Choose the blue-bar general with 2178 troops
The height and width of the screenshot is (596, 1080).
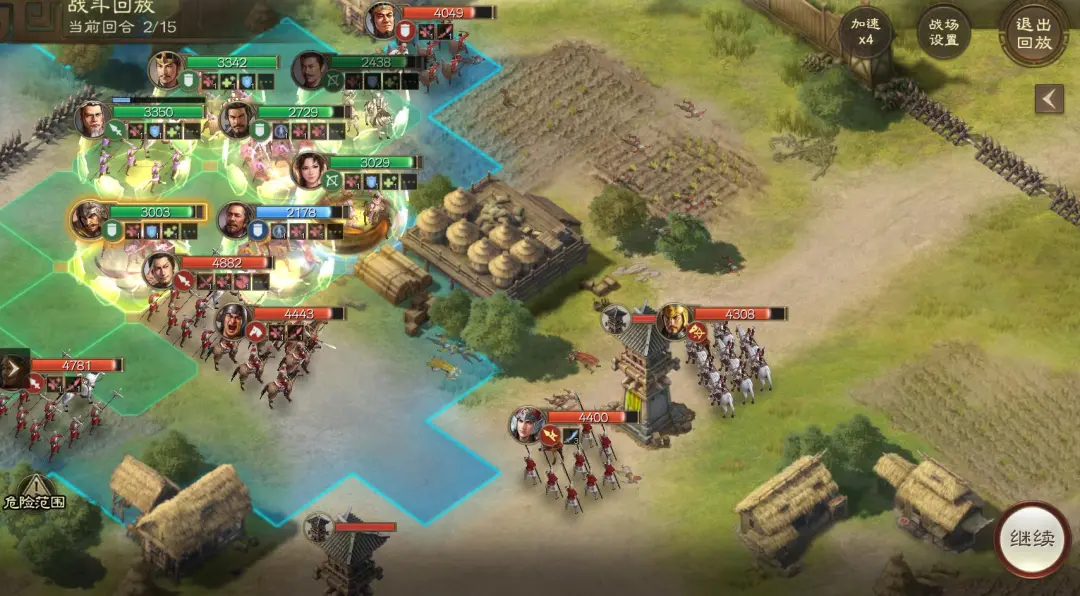(235, 219)
